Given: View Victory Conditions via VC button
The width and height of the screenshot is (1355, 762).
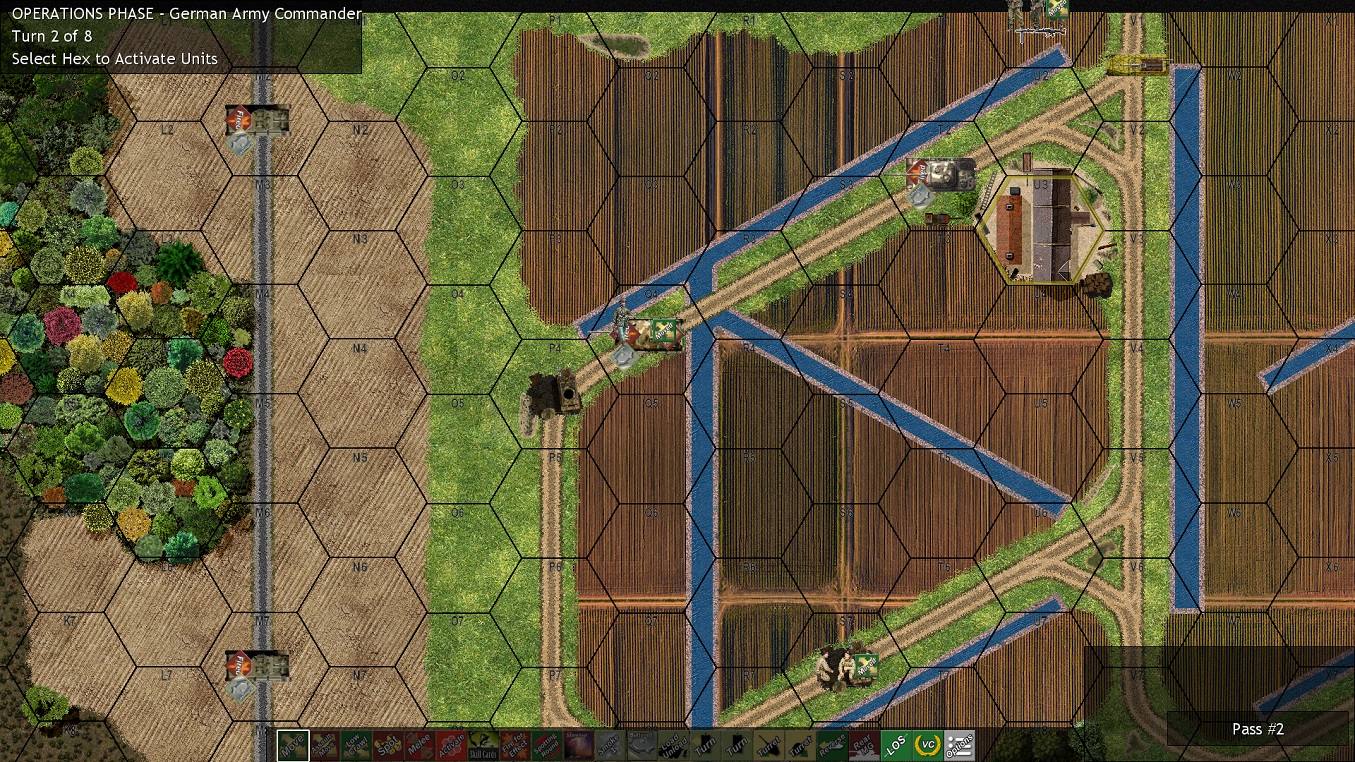Looking at the screenshot, I should point(926,745).
